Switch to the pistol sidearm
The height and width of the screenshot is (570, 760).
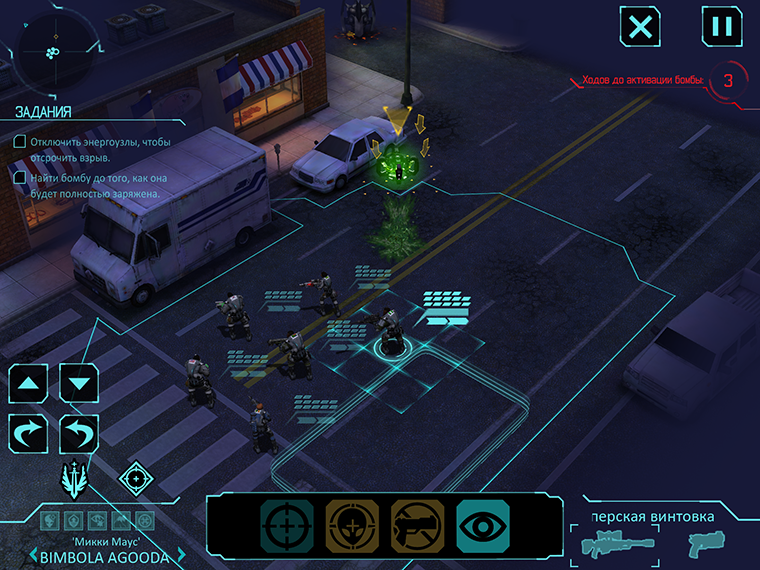click(706, 544)
